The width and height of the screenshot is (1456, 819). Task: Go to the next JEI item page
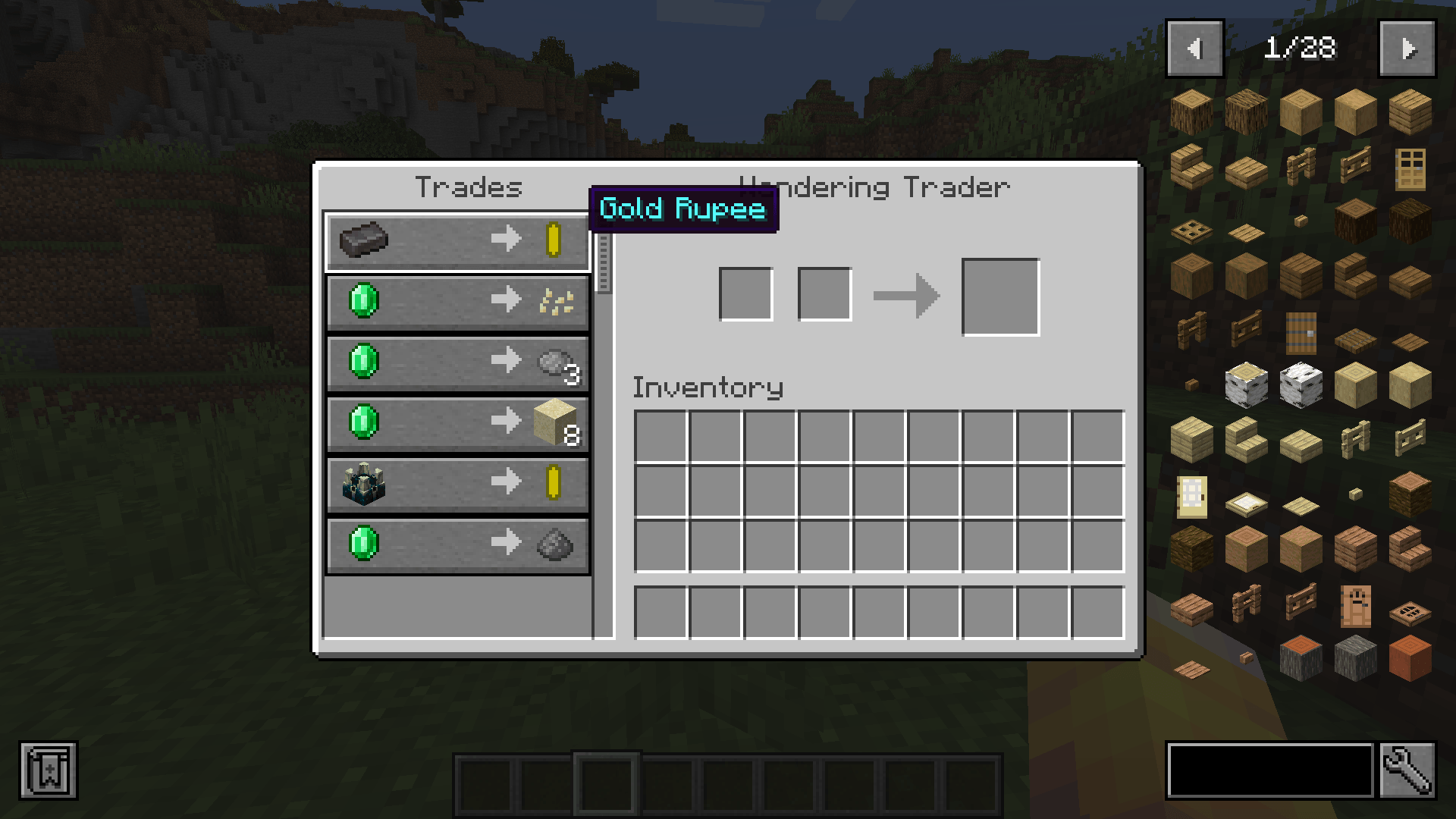click(1409, 49)
